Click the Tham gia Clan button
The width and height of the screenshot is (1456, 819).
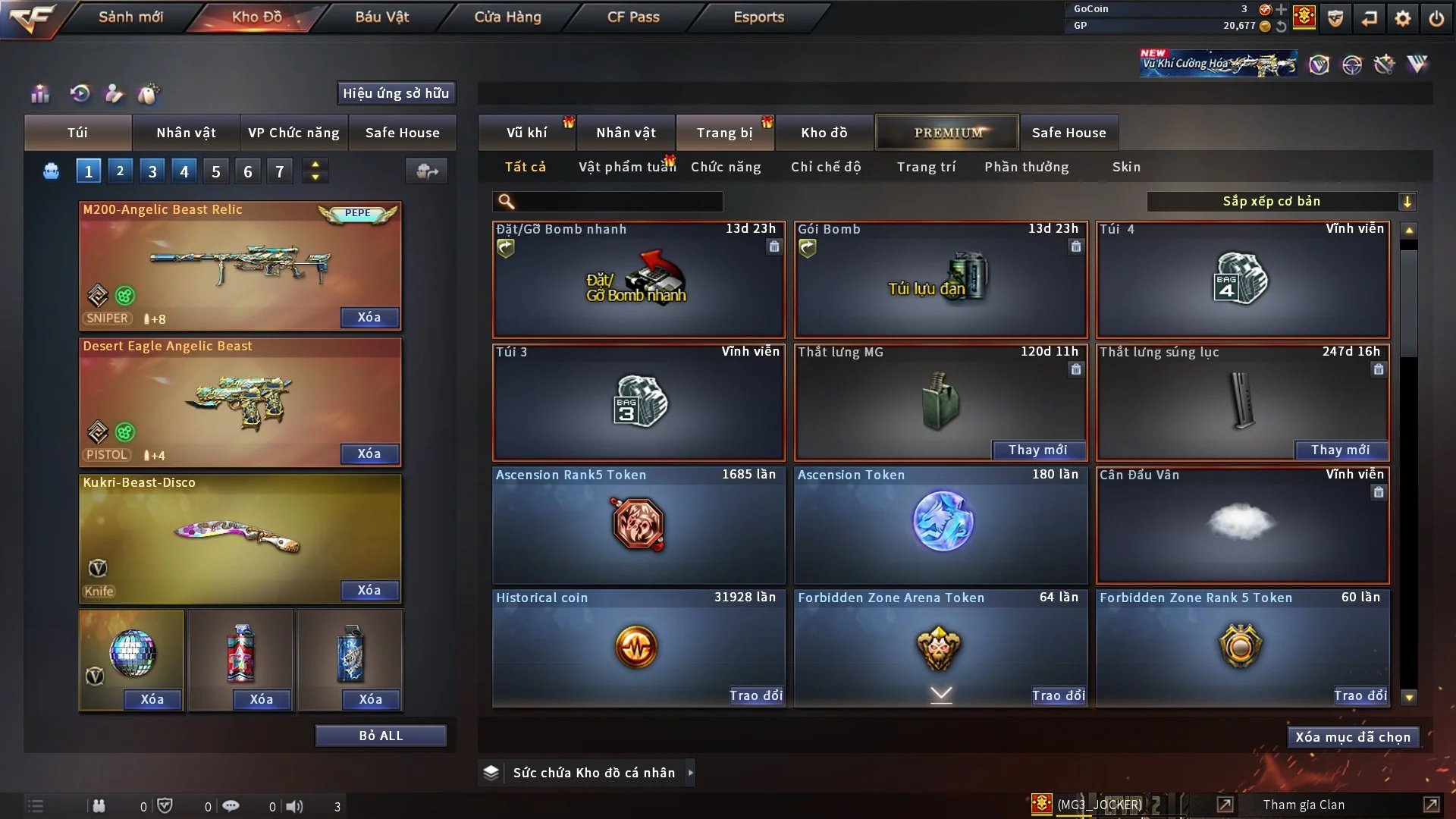click(1304, 805)
